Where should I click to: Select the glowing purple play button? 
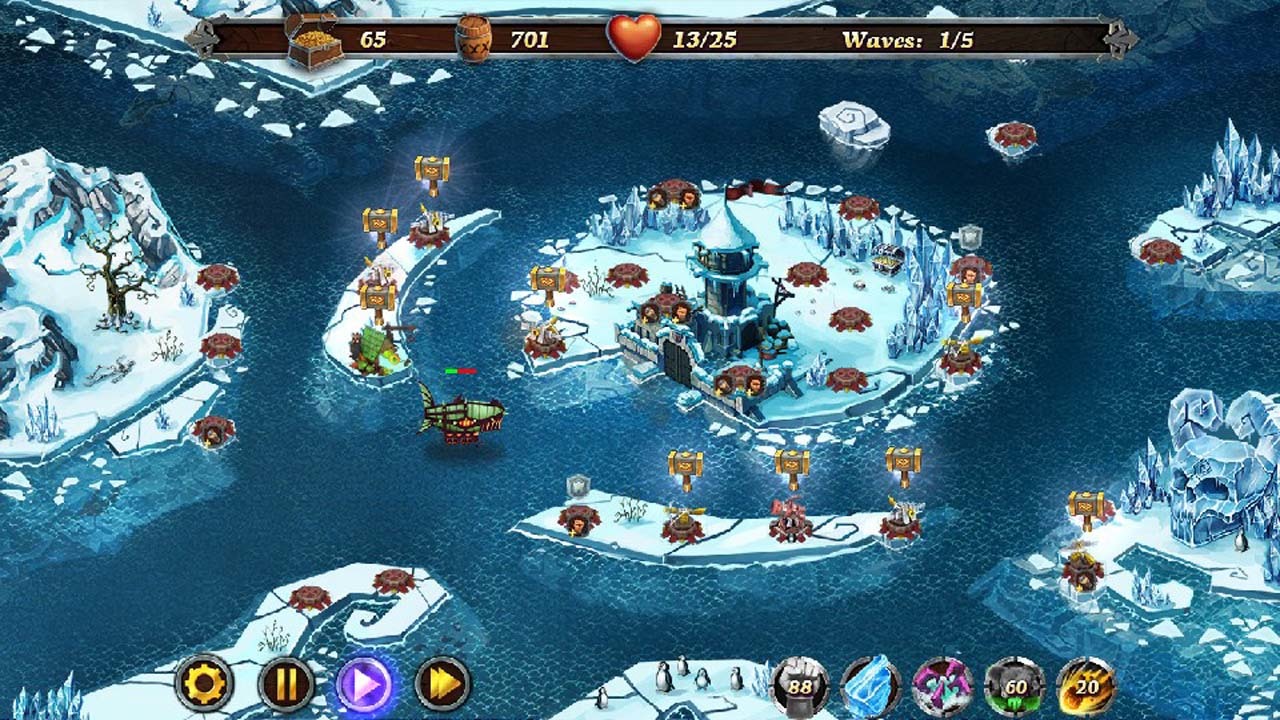364,684
